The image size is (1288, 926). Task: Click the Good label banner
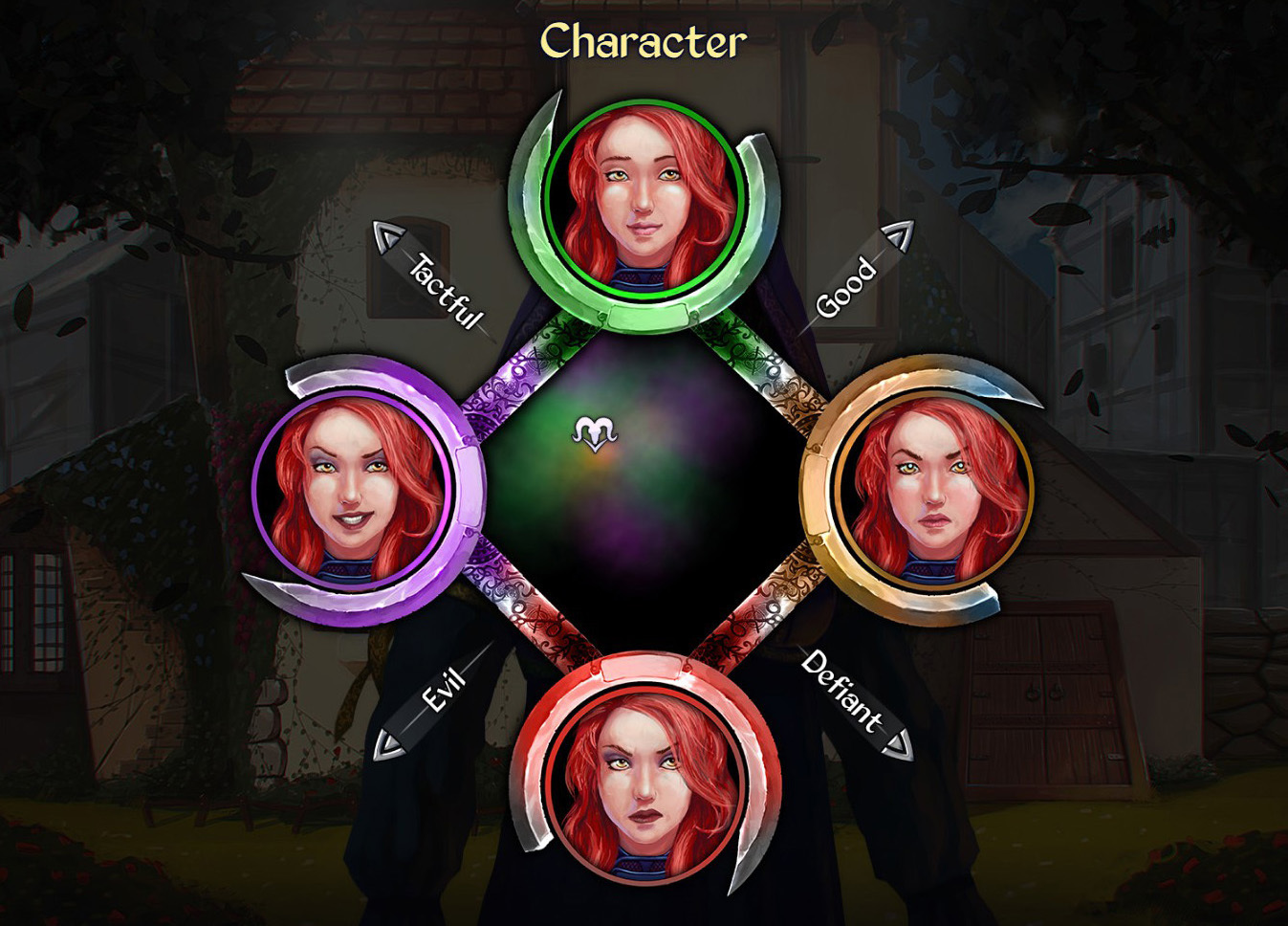(x=844, y=287)
